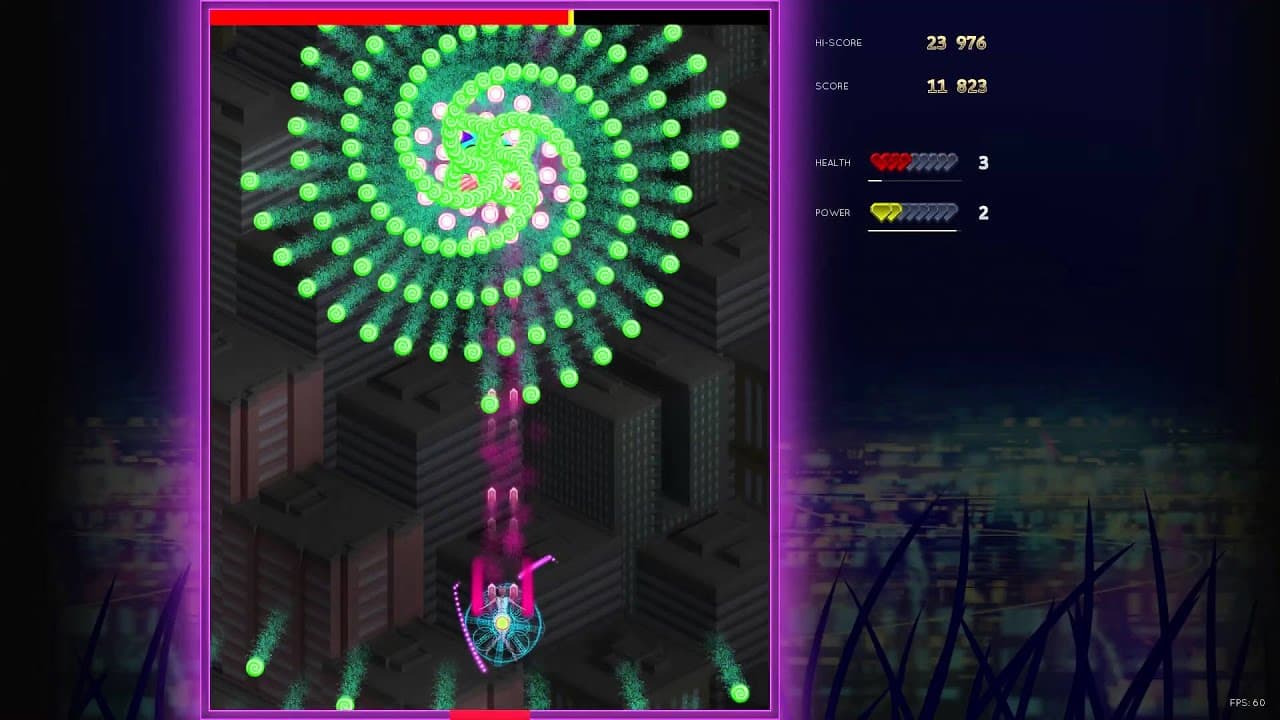Click the SCORE value 11 823
Screen dimensions: 1280x720
[957, 86]
